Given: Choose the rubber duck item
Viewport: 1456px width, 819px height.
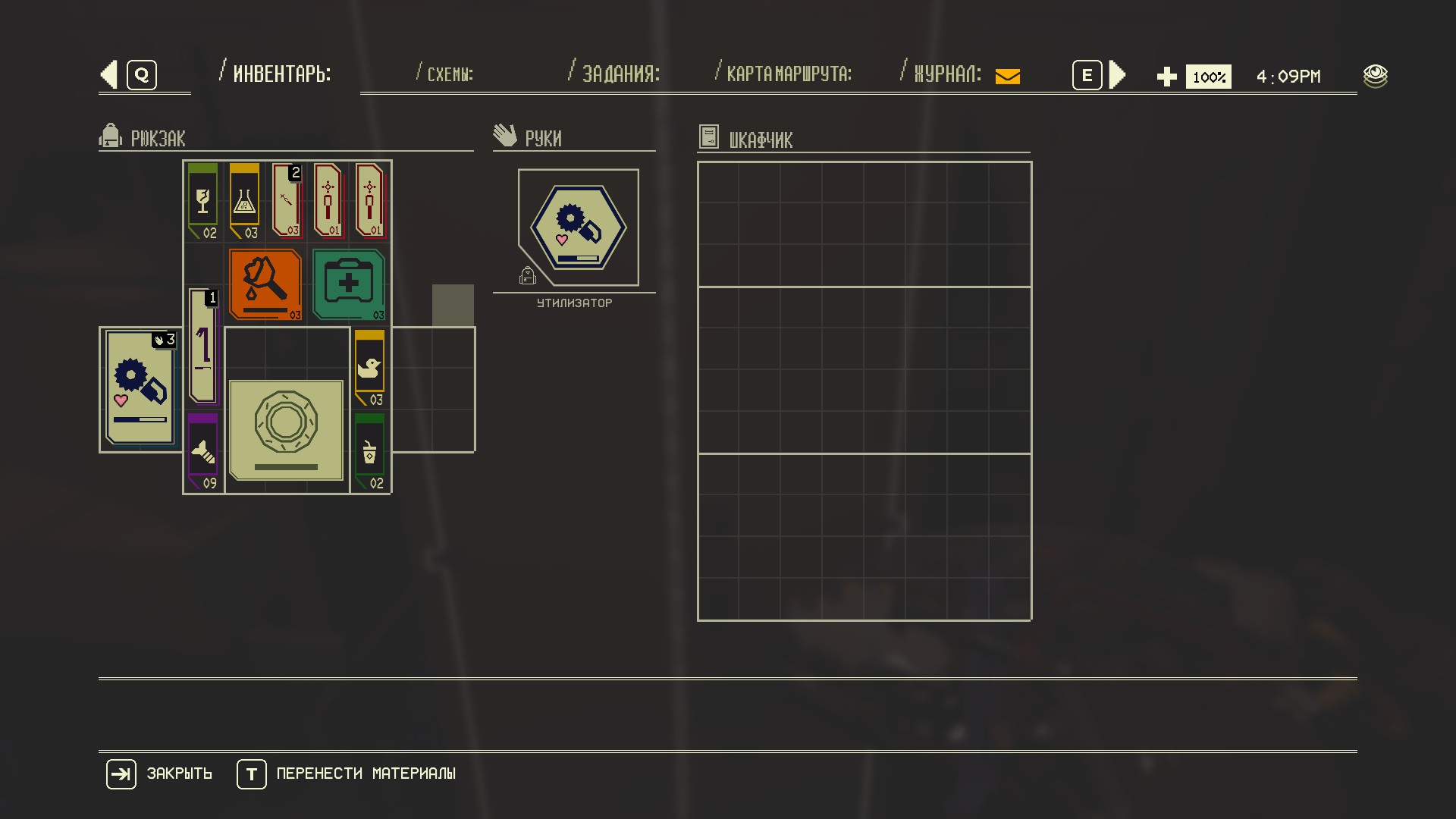Looking at the screenshot, I should [x=369, y=368].
